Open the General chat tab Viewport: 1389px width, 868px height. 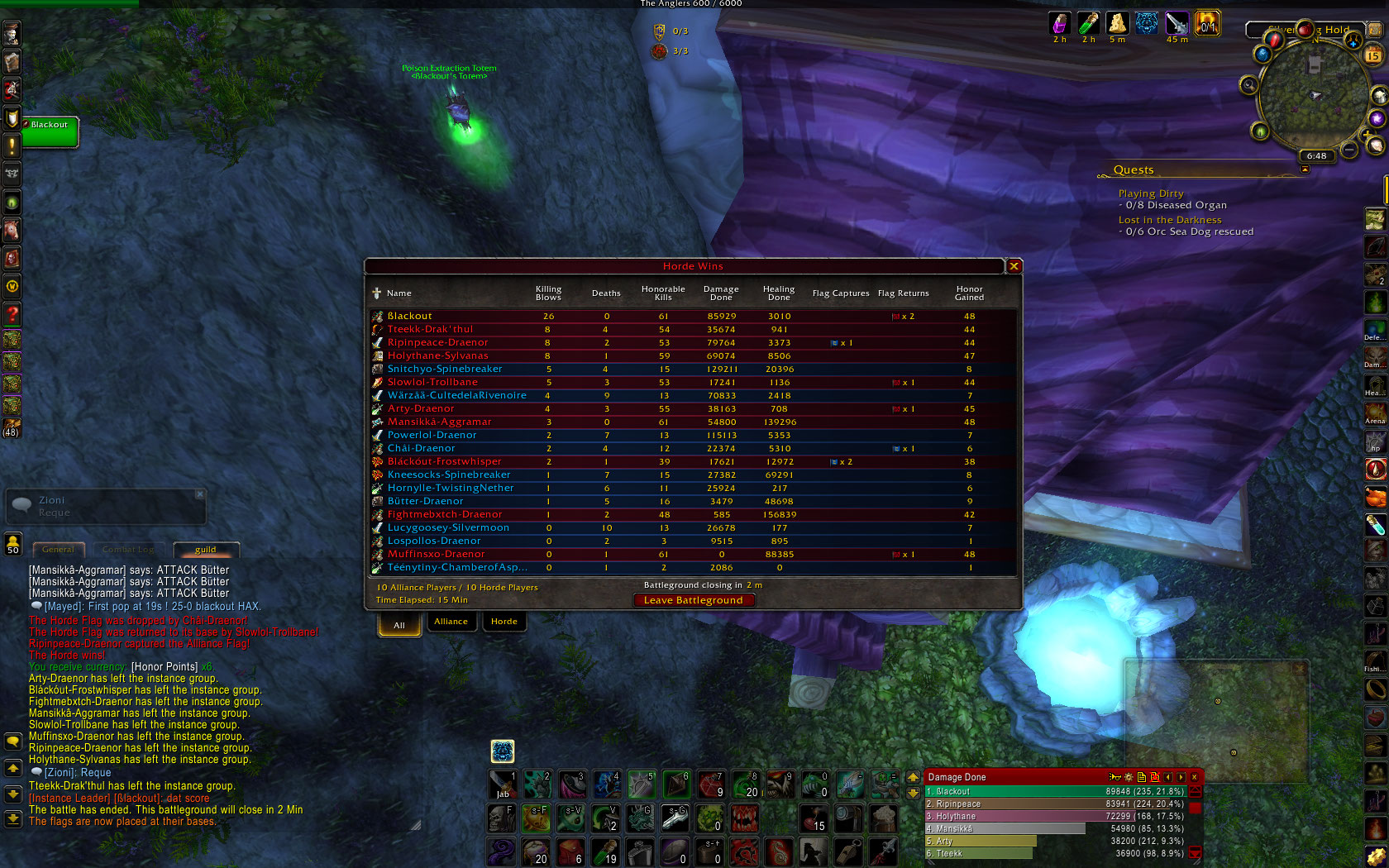[58, 550]
